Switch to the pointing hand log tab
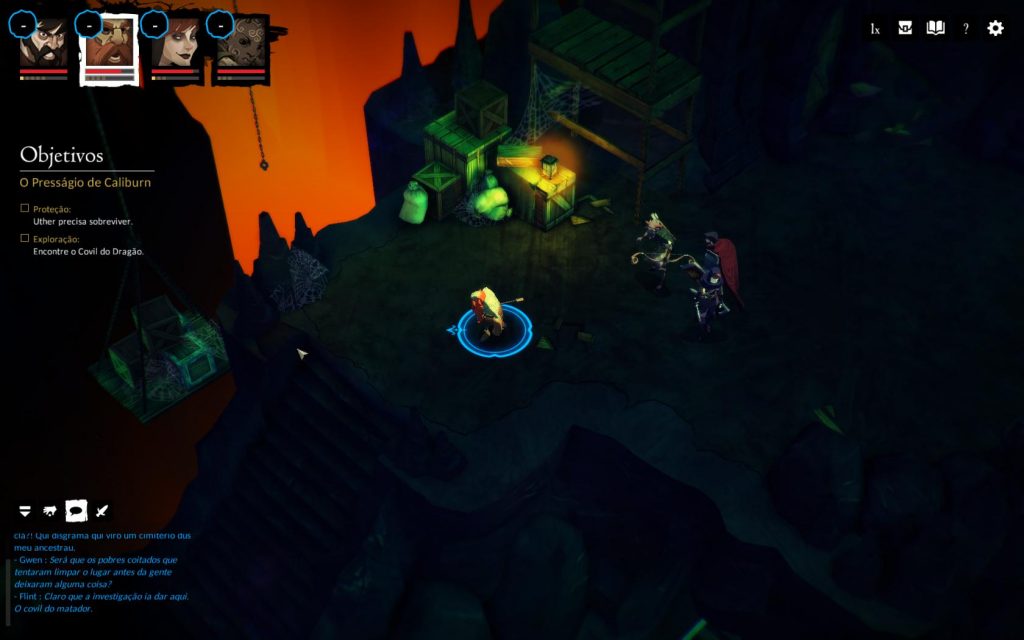1024x640 pixels. [50, 512]
